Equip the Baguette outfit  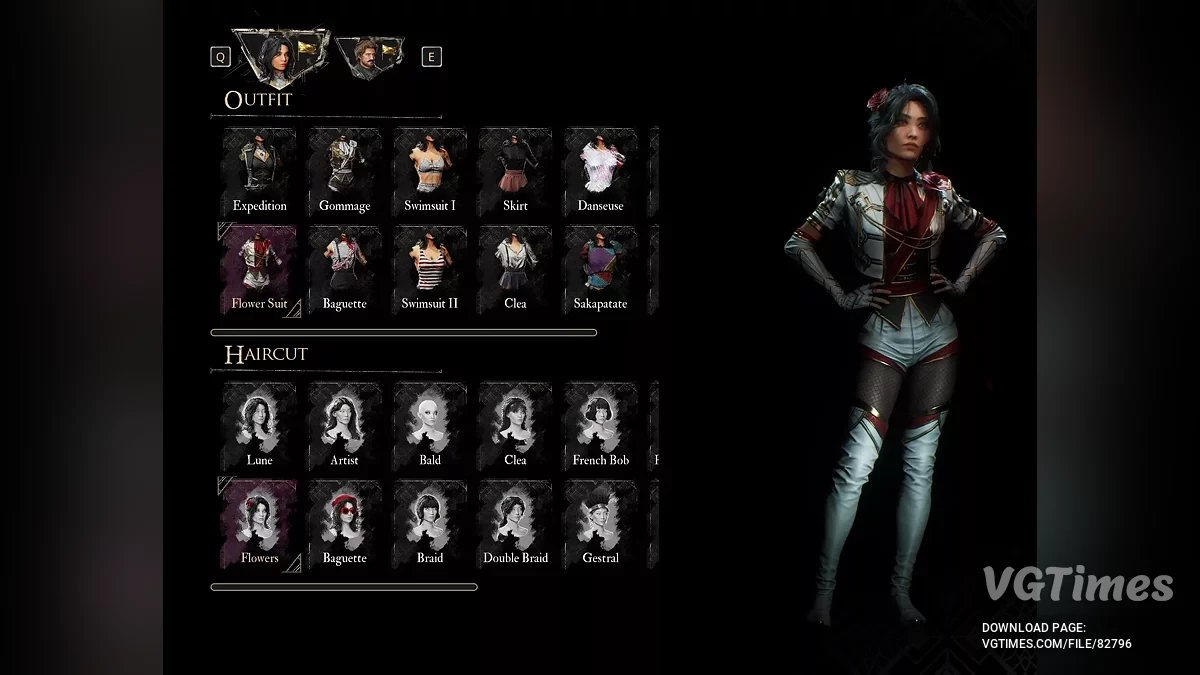pos(344,268)
